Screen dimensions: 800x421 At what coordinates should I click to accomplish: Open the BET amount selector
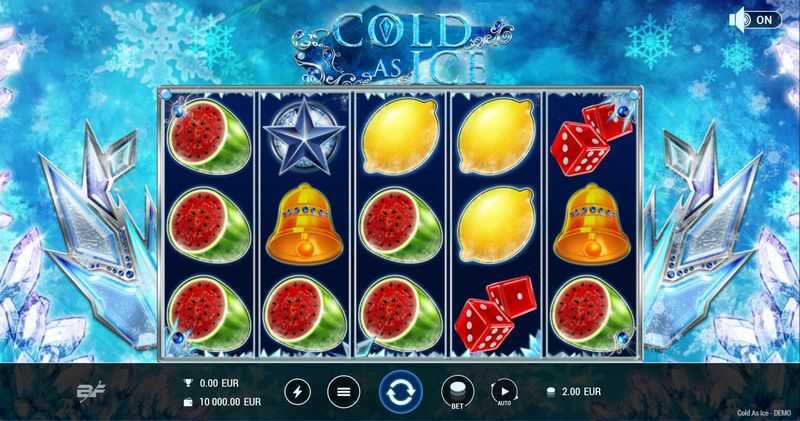pyautogui.click(x=456, y=391)
